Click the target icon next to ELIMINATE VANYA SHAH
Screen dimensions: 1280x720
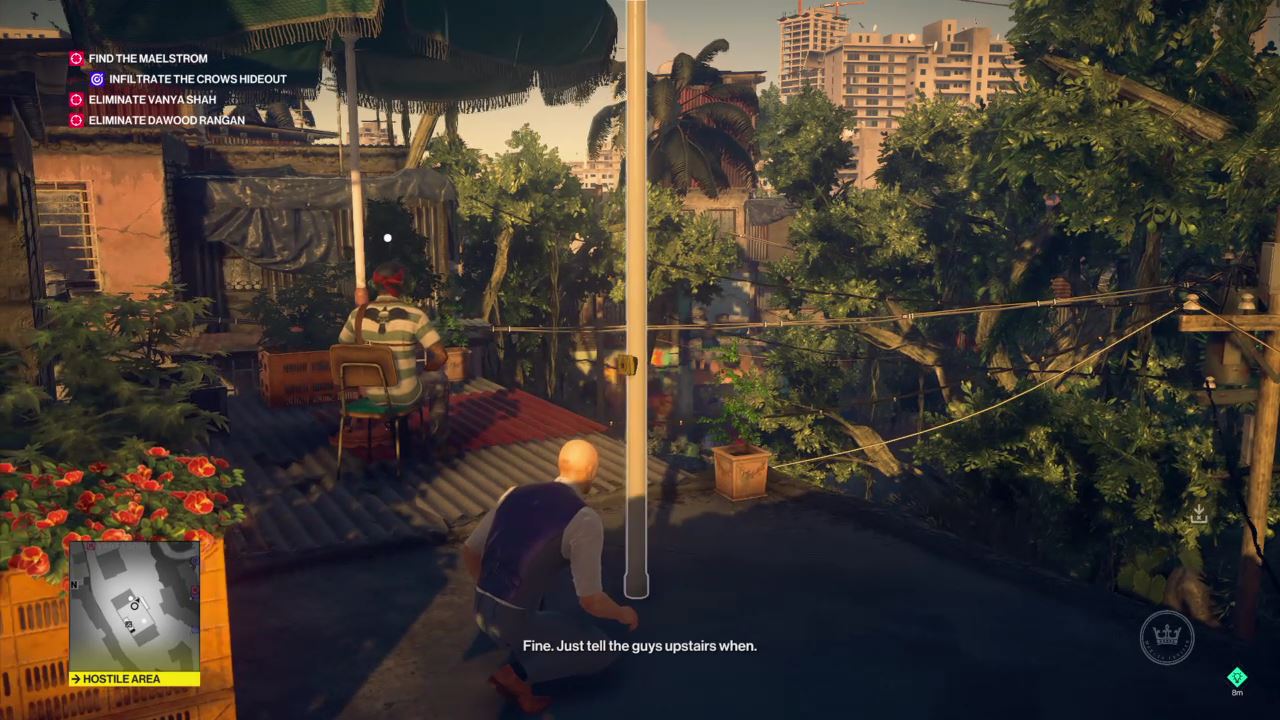(x=75, y=99)
